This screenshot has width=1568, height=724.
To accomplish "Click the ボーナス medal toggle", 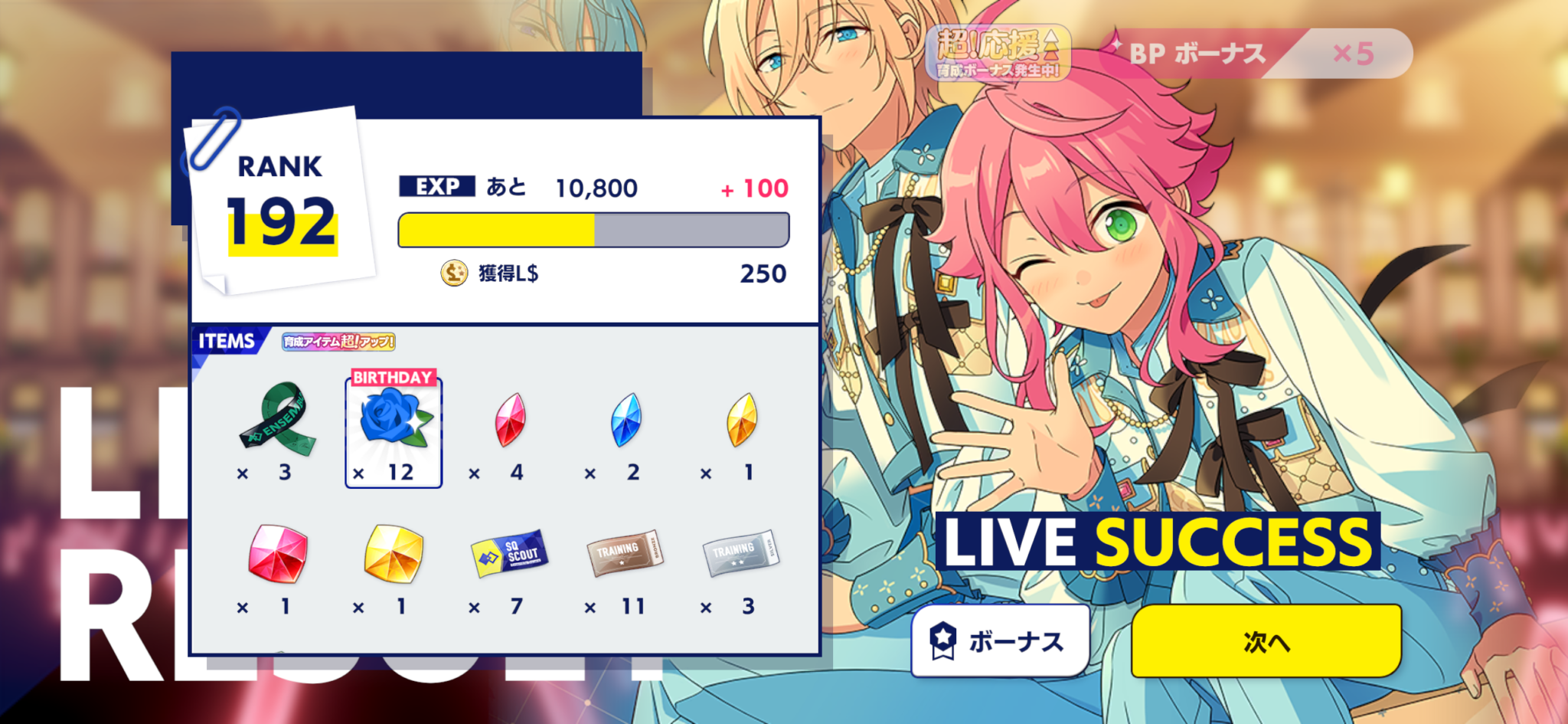I will click(x=999, y=641).
